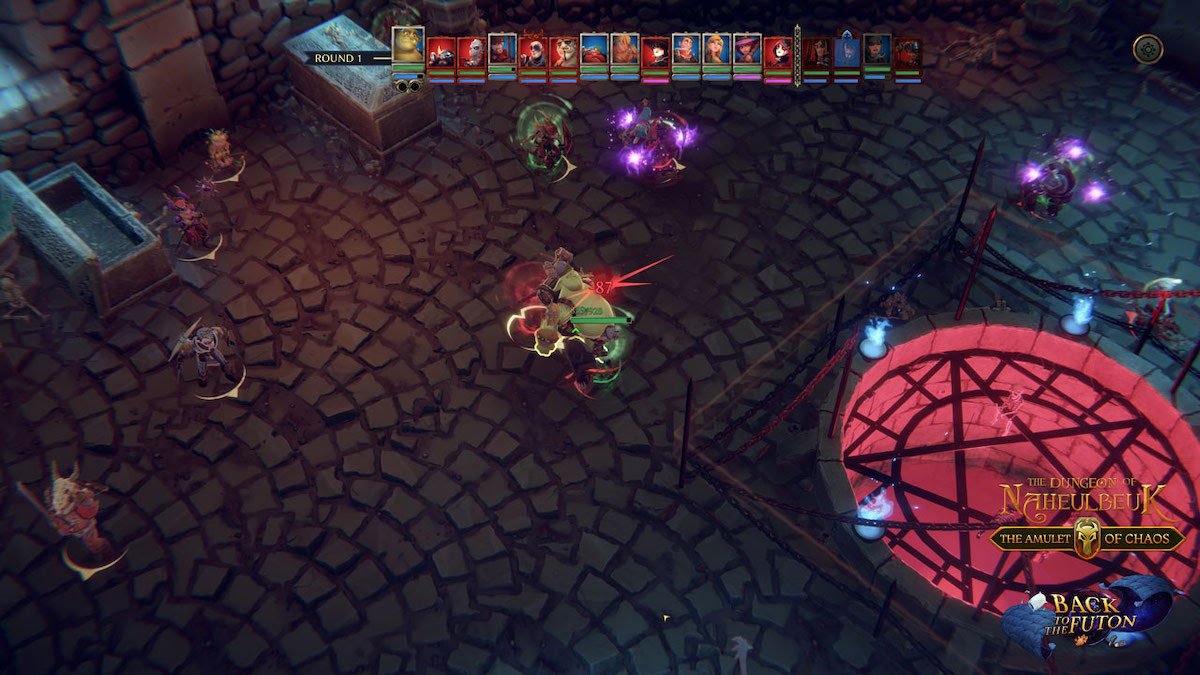
Task: Choose the orange-haired barbarian turn portrait
Action: pyautogui.click(x=625, y=50)
